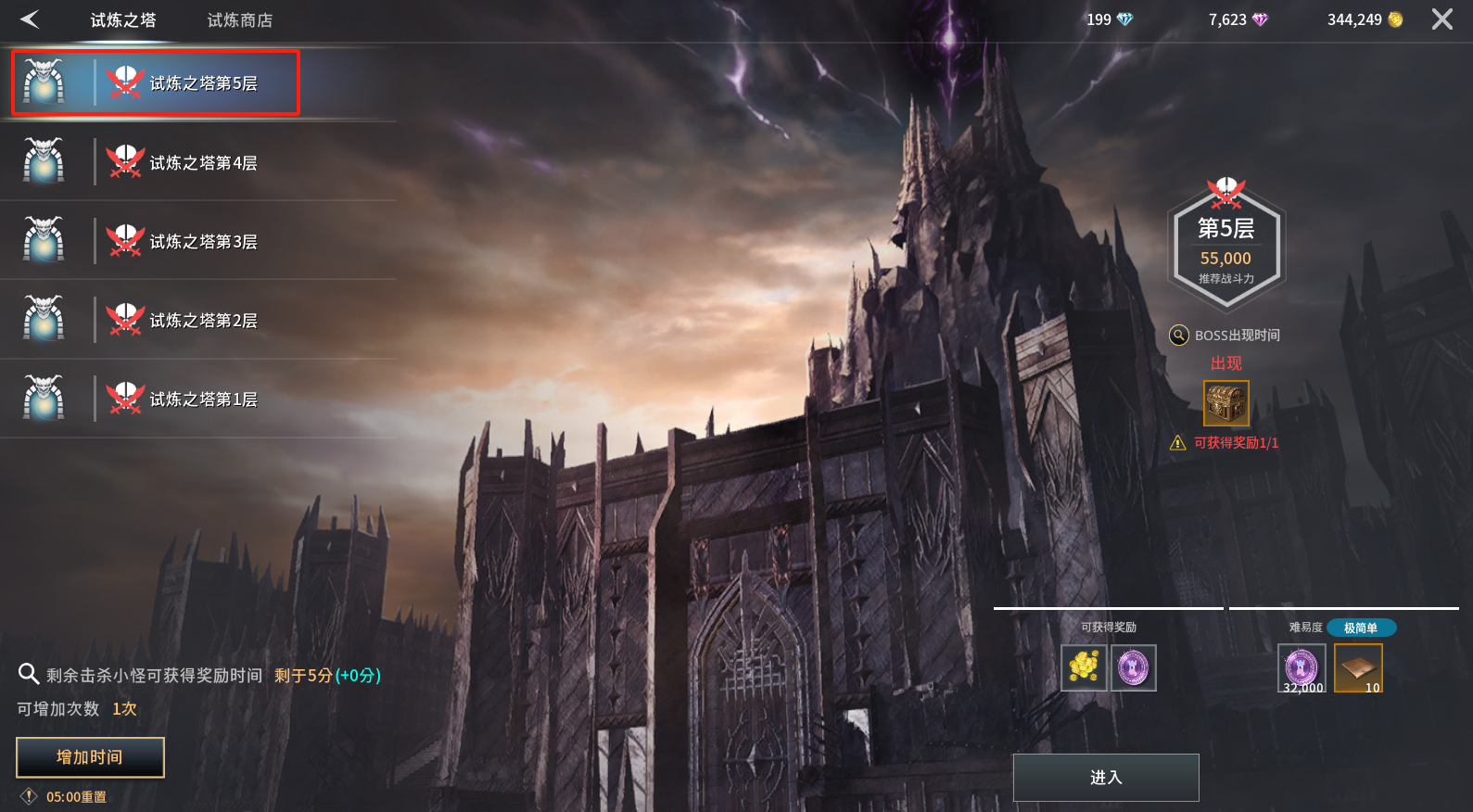Inspect the brown ticket item with count 10
The height and width of the screenshot is (812, 1473).
coord(1358,667)
